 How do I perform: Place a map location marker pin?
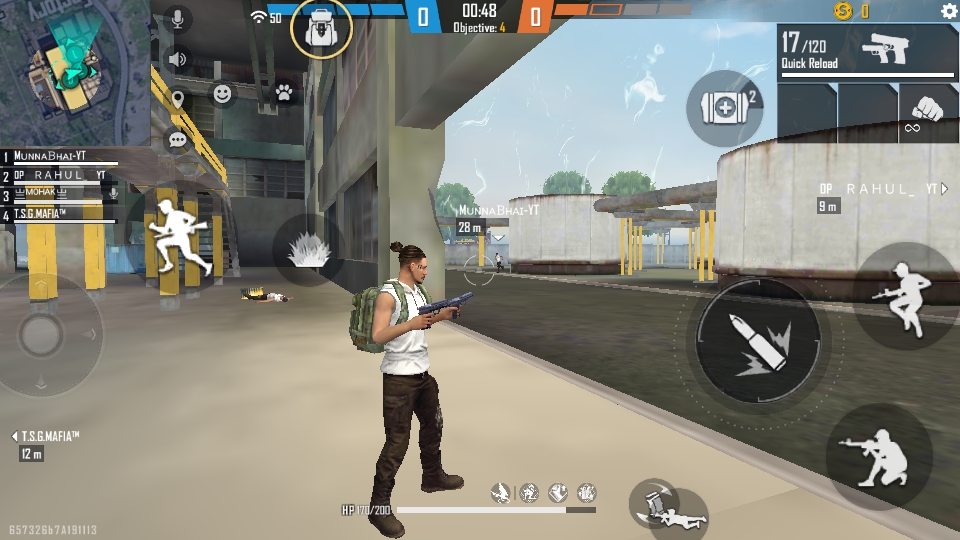point(177,99)
